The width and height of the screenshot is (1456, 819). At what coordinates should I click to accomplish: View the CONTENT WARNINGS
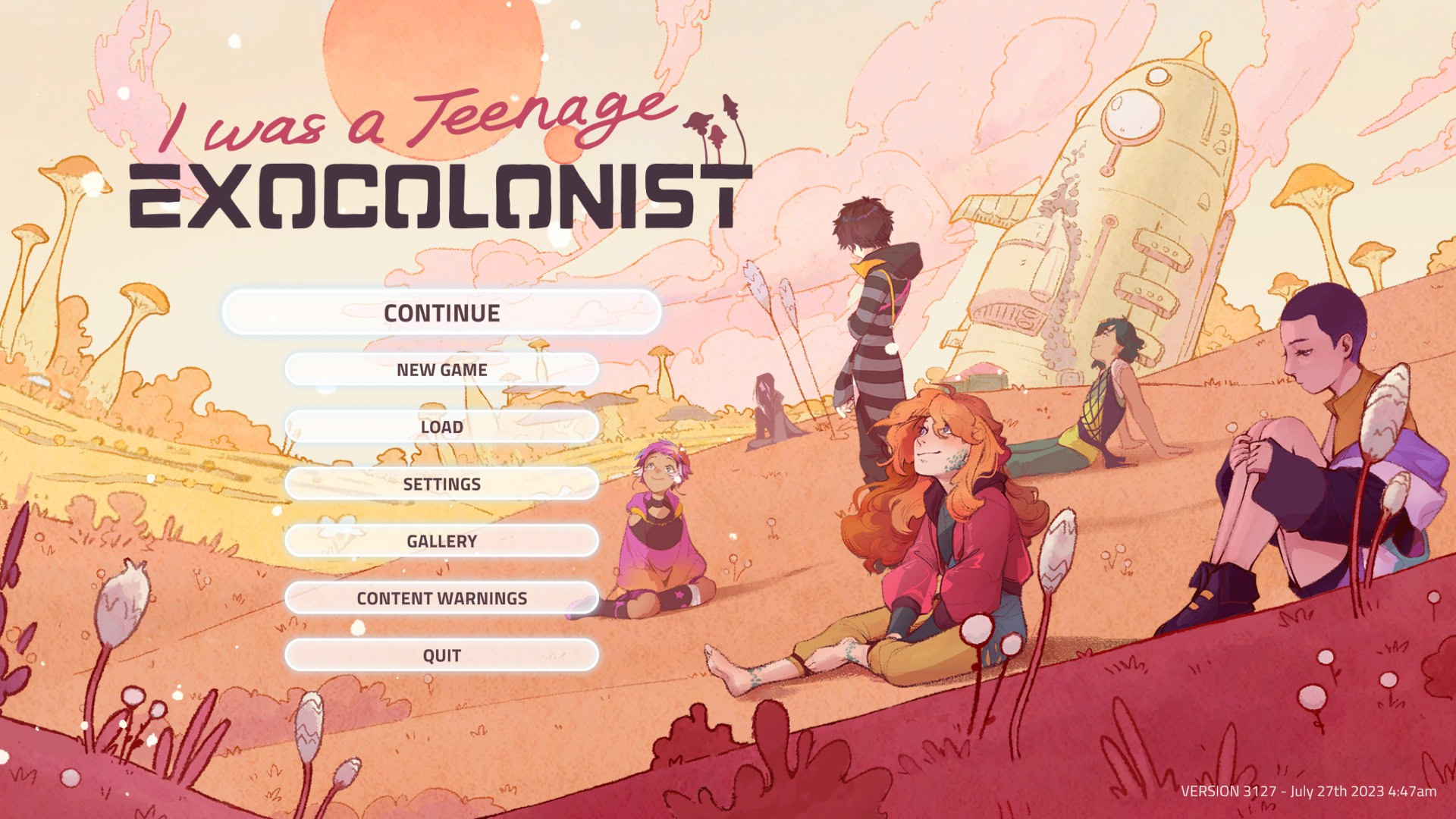pos(442,598)
